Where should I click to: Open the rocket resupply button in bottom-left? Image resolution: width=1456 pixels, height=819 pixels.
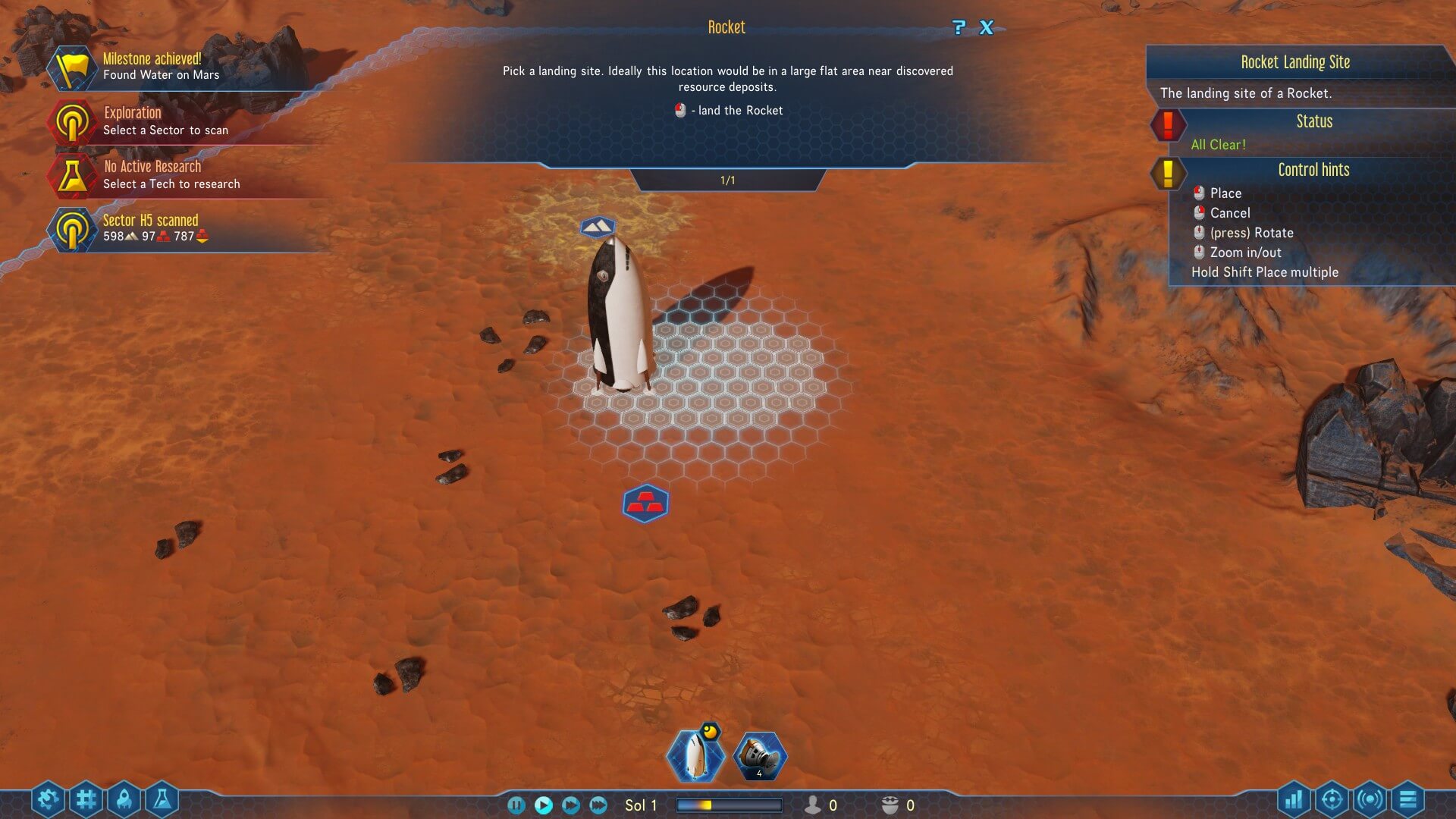click(x=124, y=799)
